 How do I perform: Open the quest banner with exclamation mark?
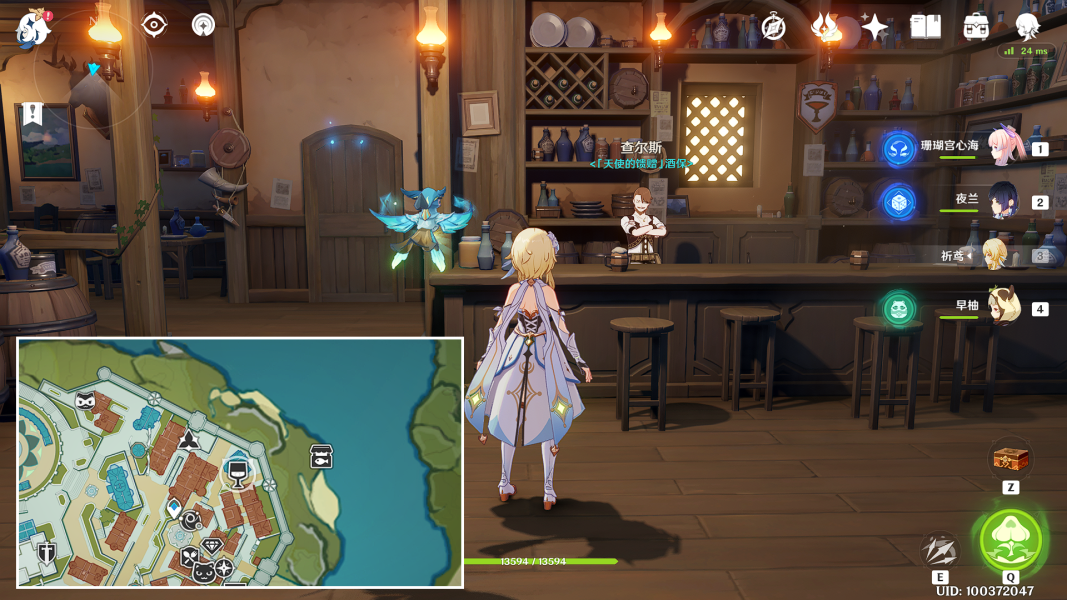(33, 113)
